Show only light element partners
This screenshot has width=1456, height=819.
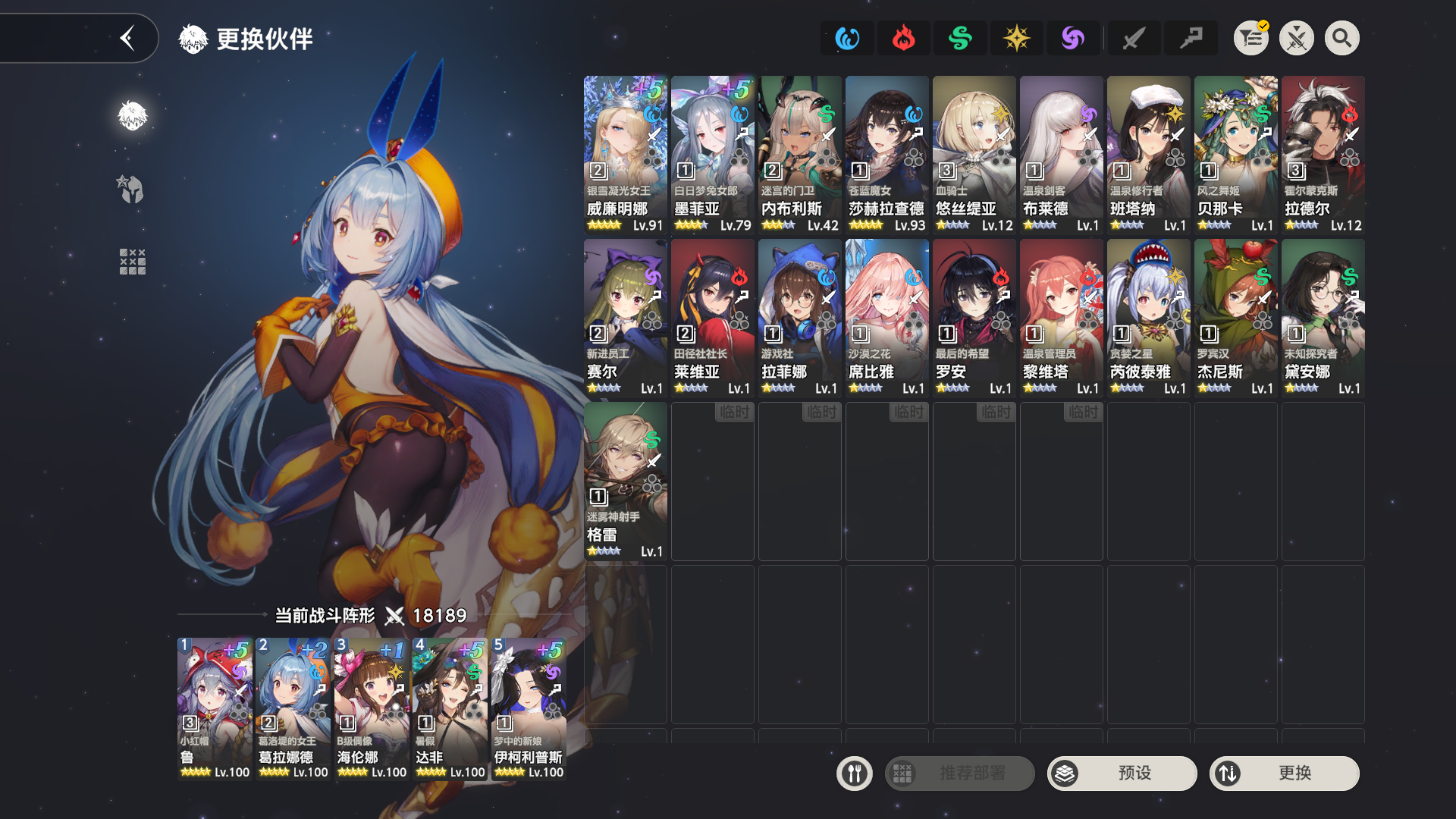(x=1016, y=38)
